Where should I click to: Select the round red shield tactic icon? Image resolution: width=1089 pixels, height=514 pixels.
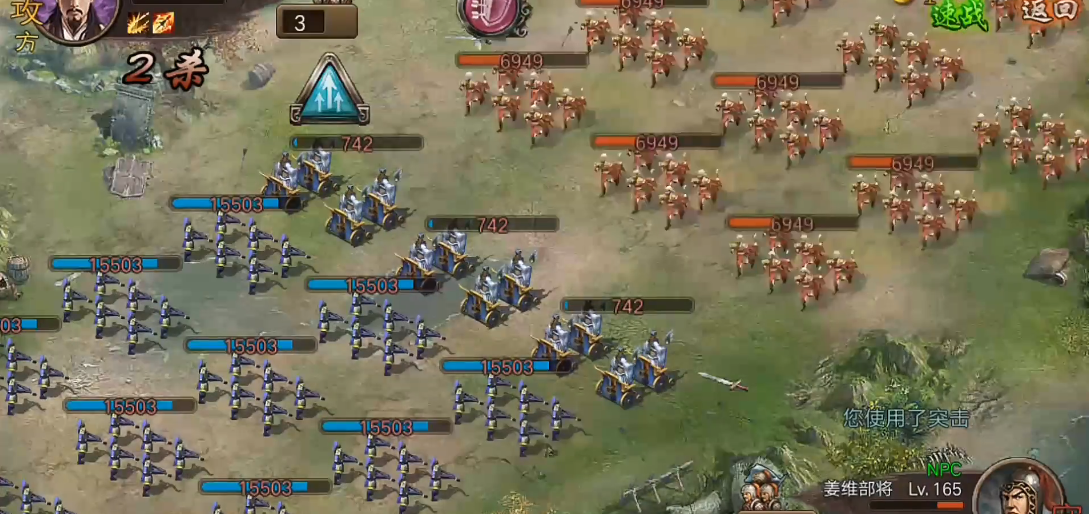[x=489, y=14]
